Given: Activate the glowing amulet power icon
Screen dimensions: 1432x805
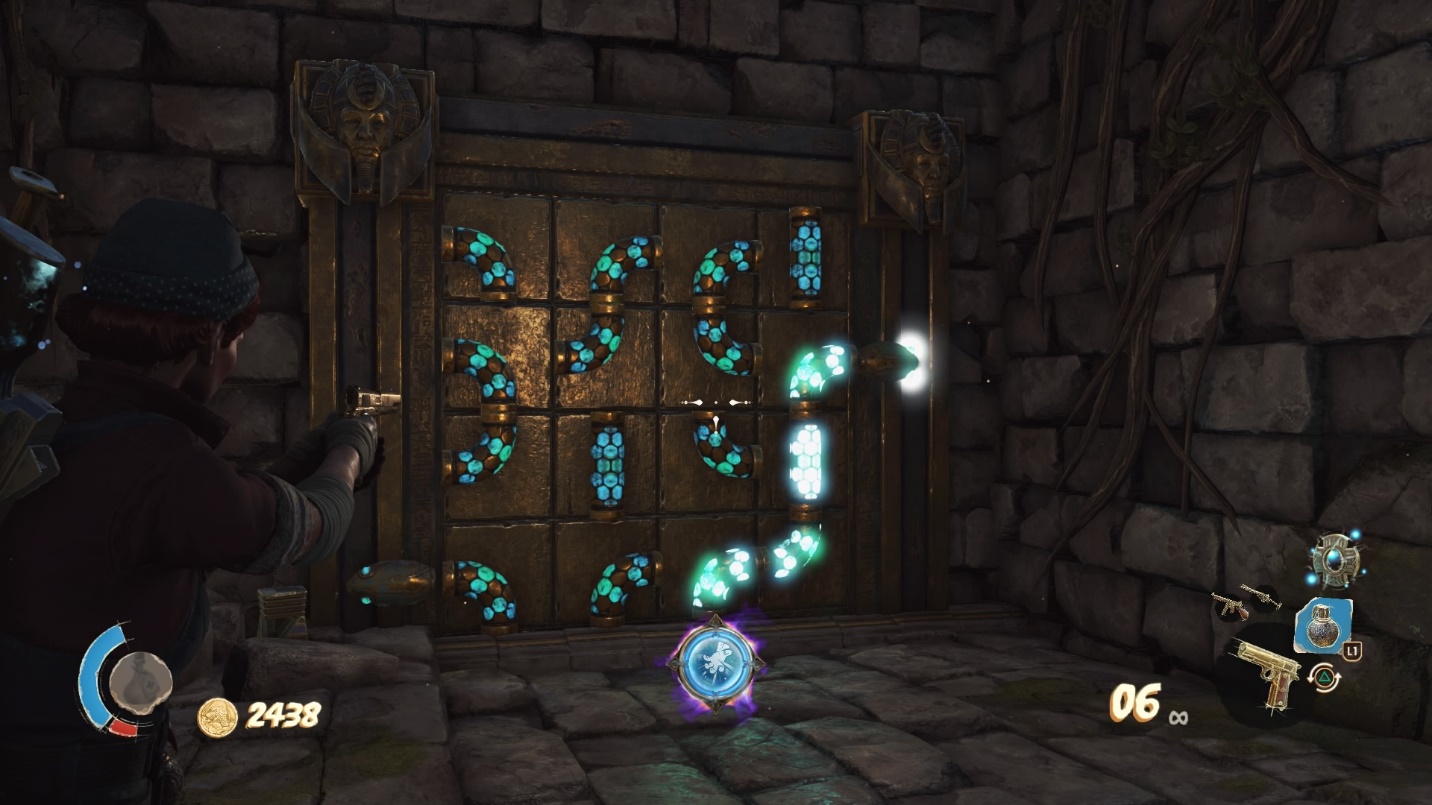Looking at the screenshot, I should click(x=1336, y=559).
